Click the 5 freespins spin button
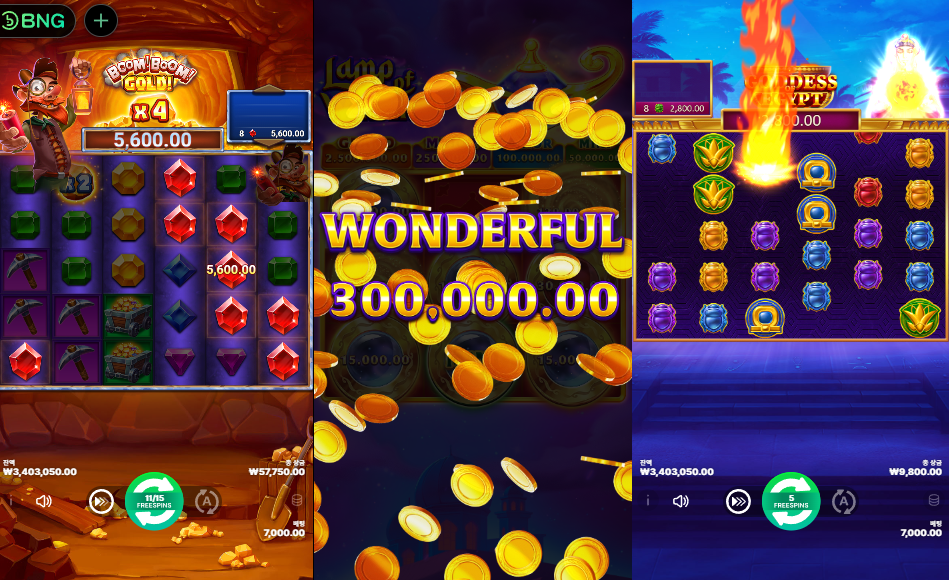 pos(791,501)
